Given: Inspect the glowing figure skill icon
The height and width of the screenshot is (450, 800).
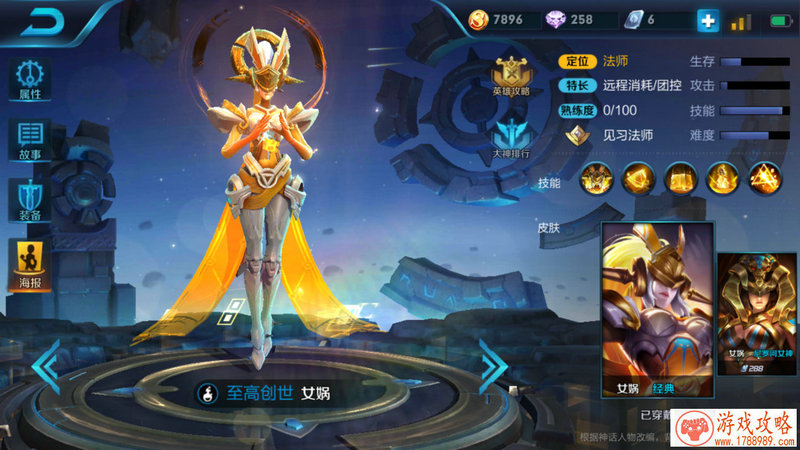Looking at the screenshot, I should coord(722,179).
